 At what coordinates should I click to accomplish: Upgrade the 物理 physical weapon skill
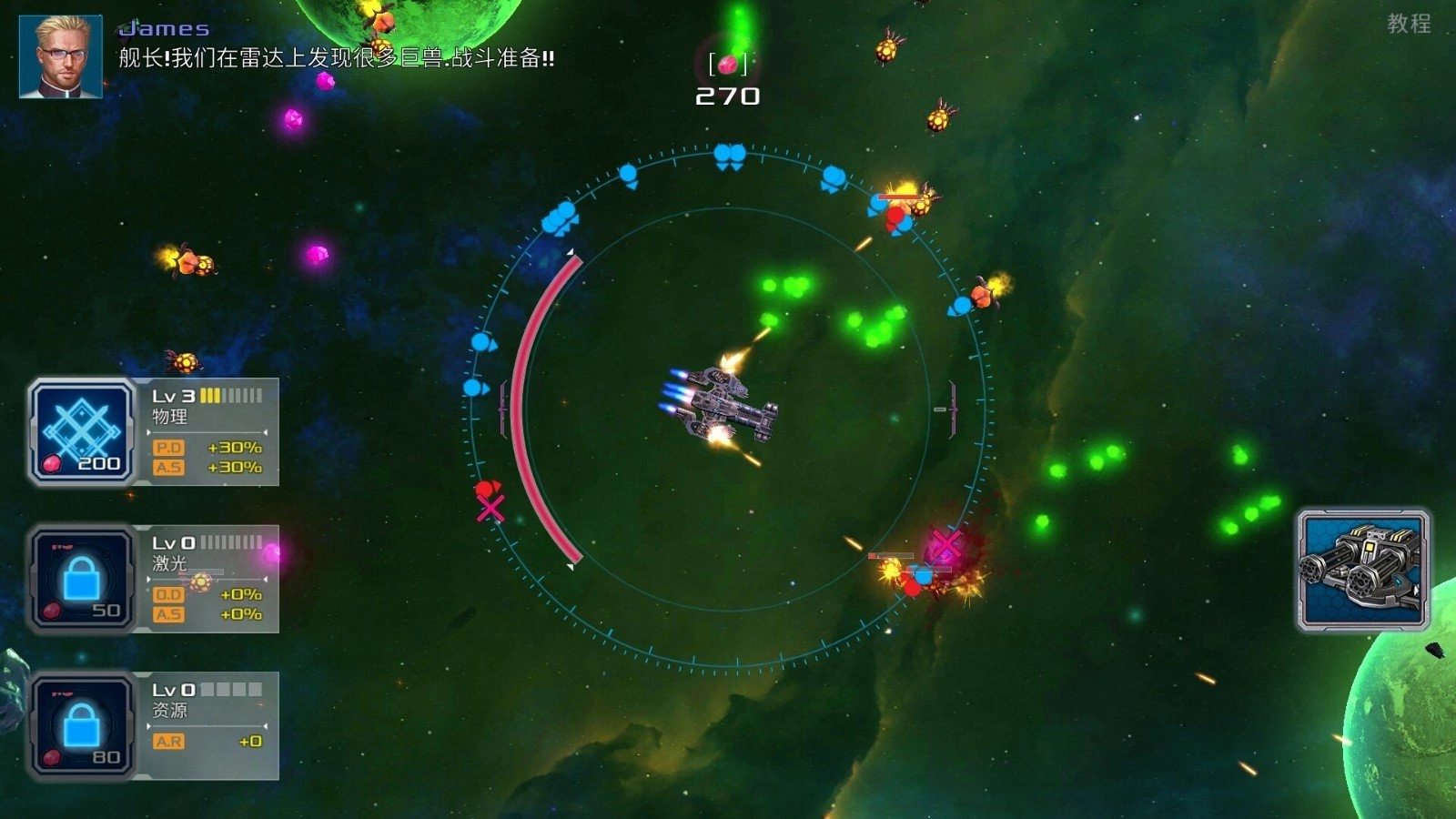coord(82,431)
